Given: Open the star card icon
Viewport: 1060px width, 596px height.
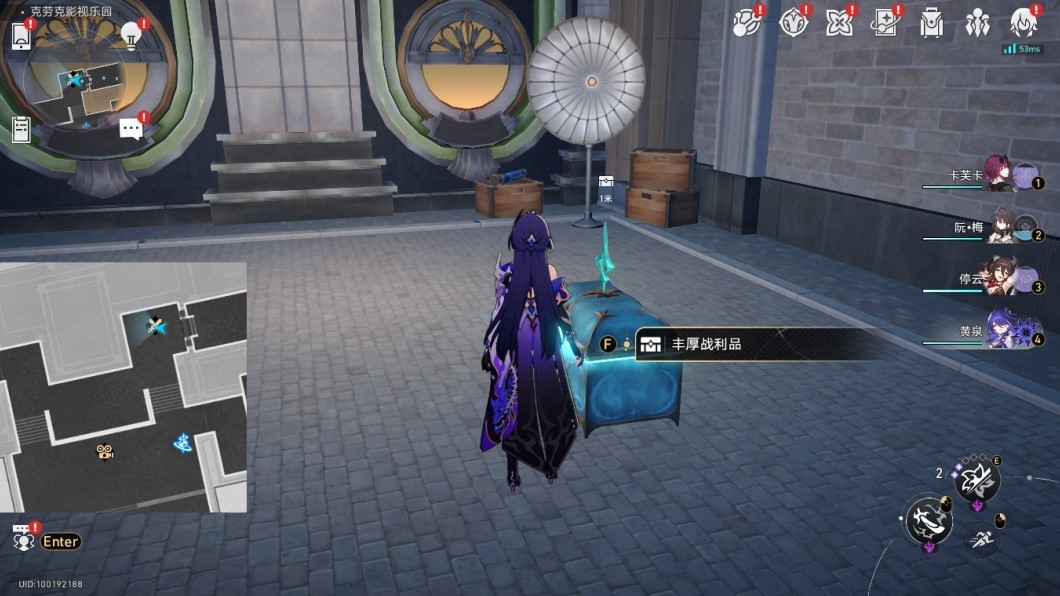Looking at the screenshot, I should [x=885, y=23].
